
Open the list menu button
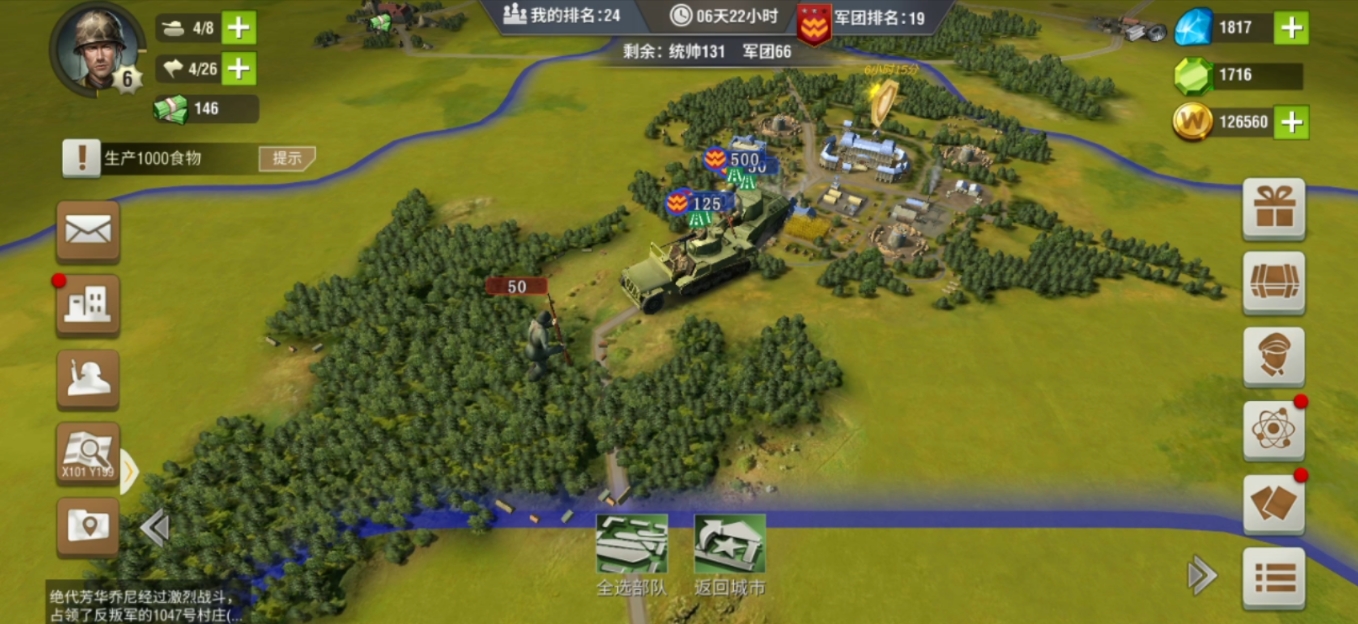(x=1273, y=577)
